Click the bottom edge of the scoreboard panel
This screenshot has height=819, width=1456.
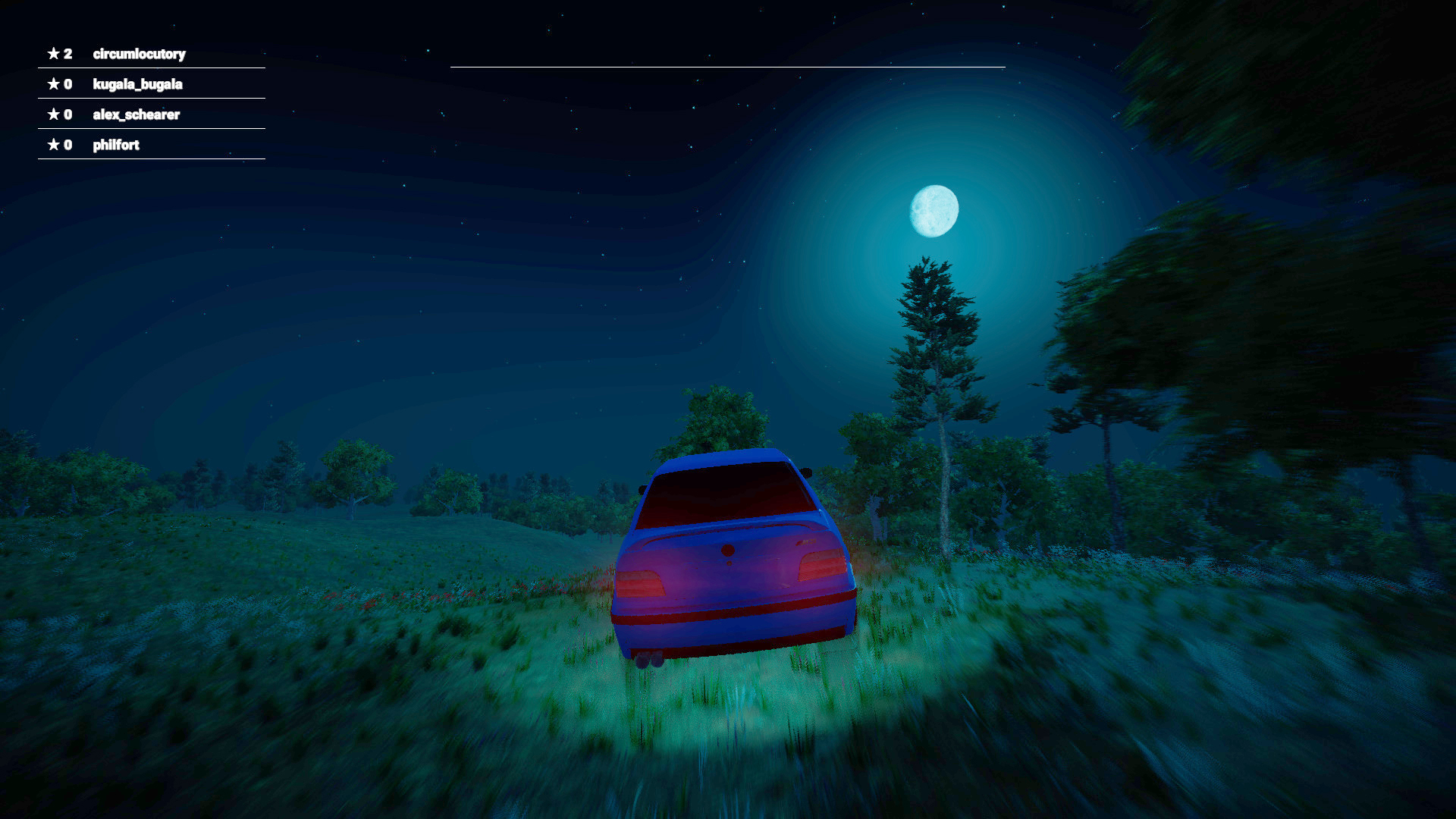point(150,158)
